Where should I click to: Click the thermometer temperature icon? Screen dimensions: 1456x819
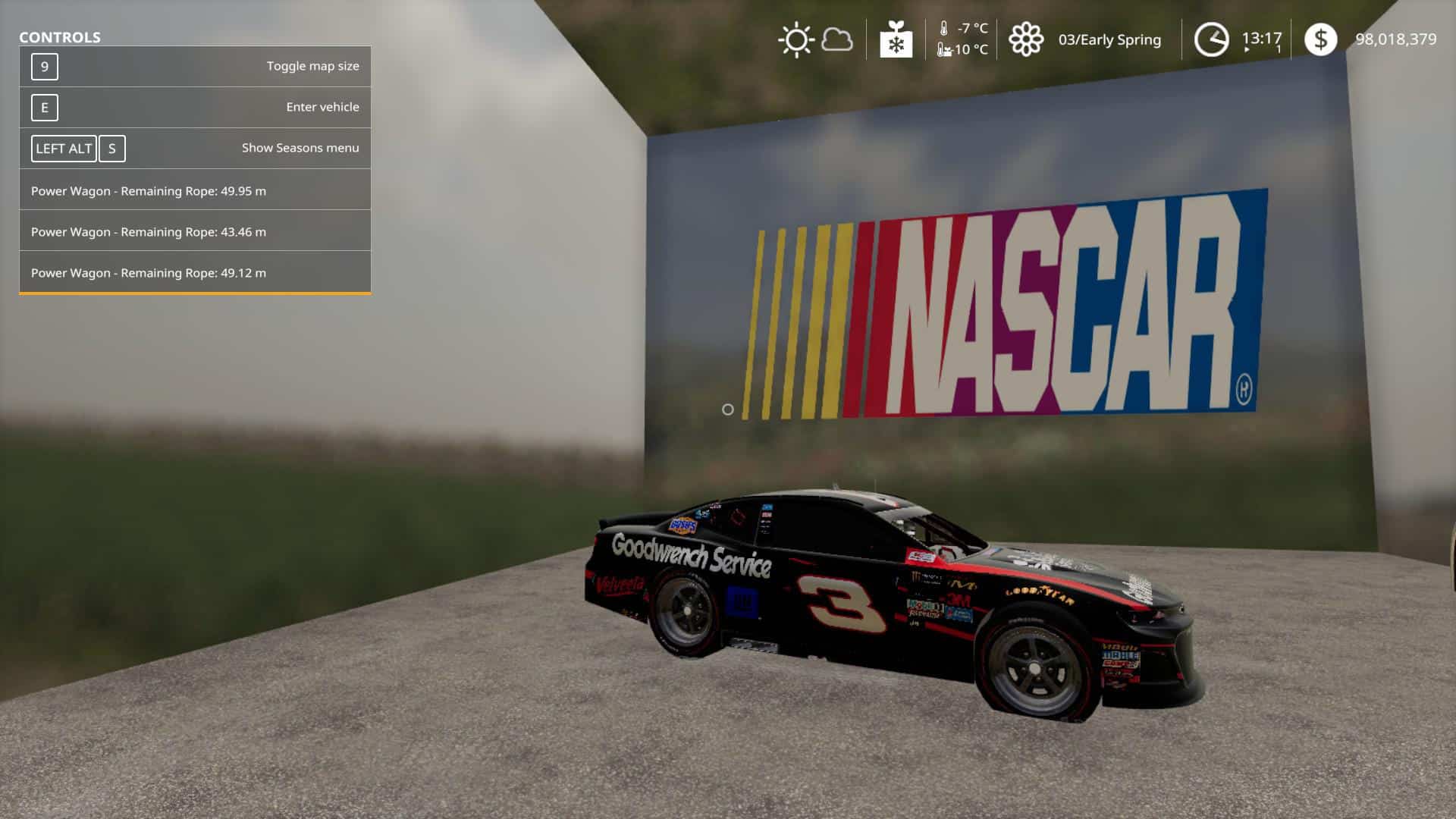click(x=943, y=28)
